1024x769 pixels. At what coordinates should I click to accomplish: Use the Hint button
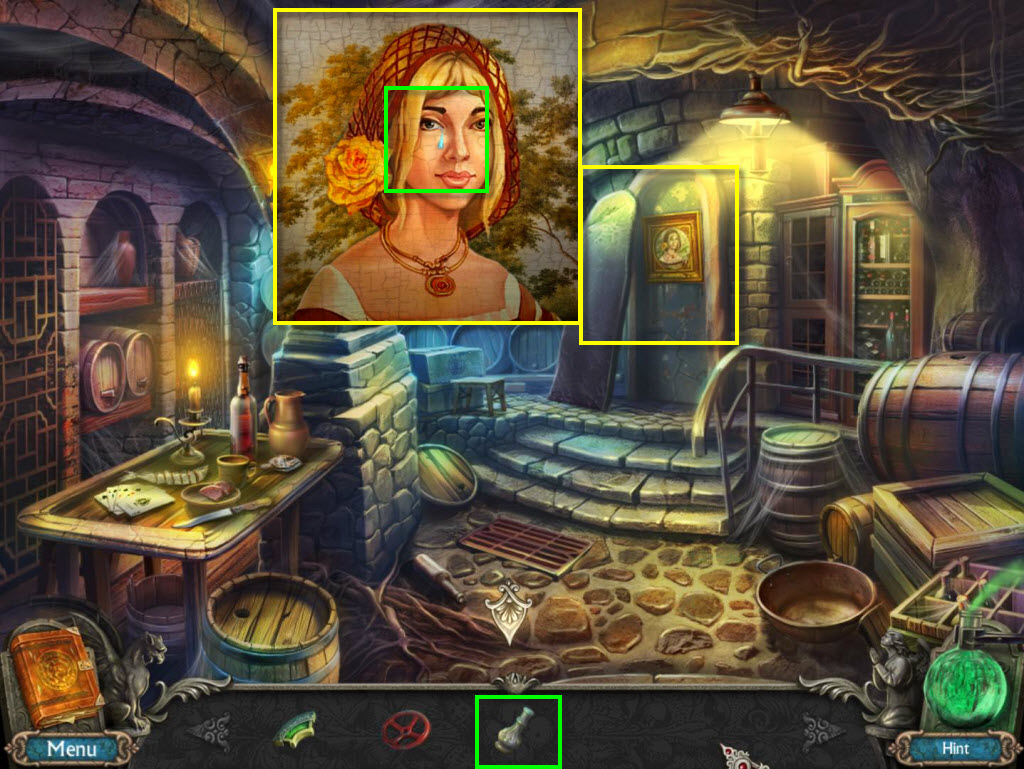coord(955,748)
